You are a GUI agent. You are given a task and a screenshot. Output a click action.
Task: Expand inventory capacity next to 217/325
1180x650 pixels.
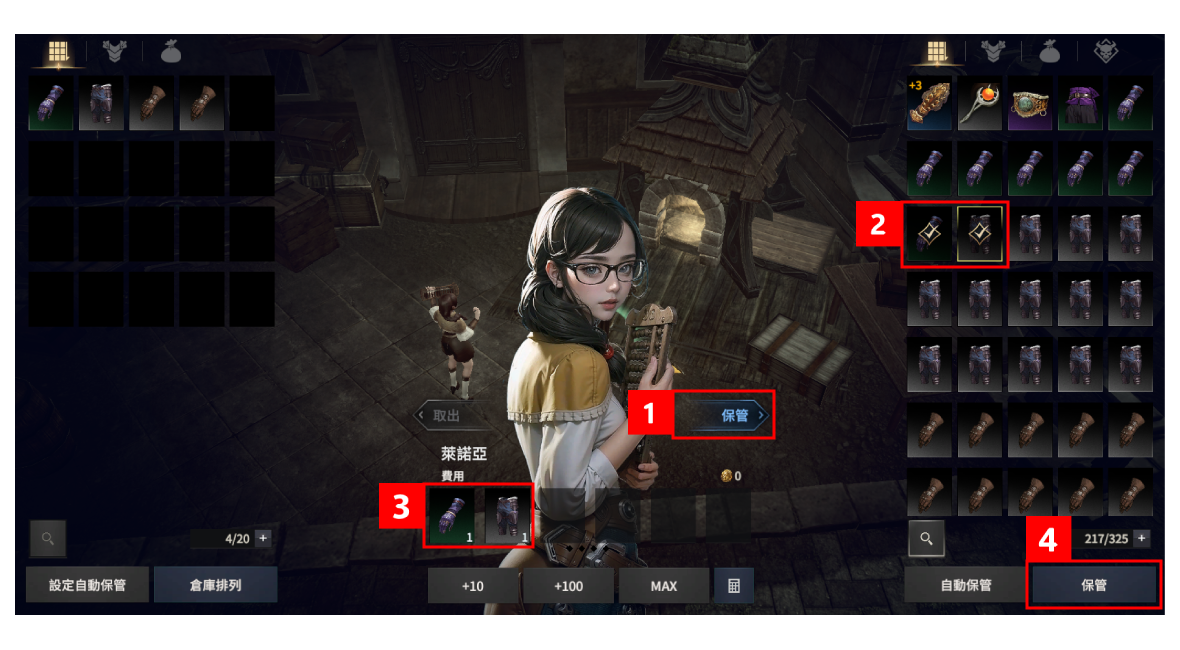(x=1141, y=538)
